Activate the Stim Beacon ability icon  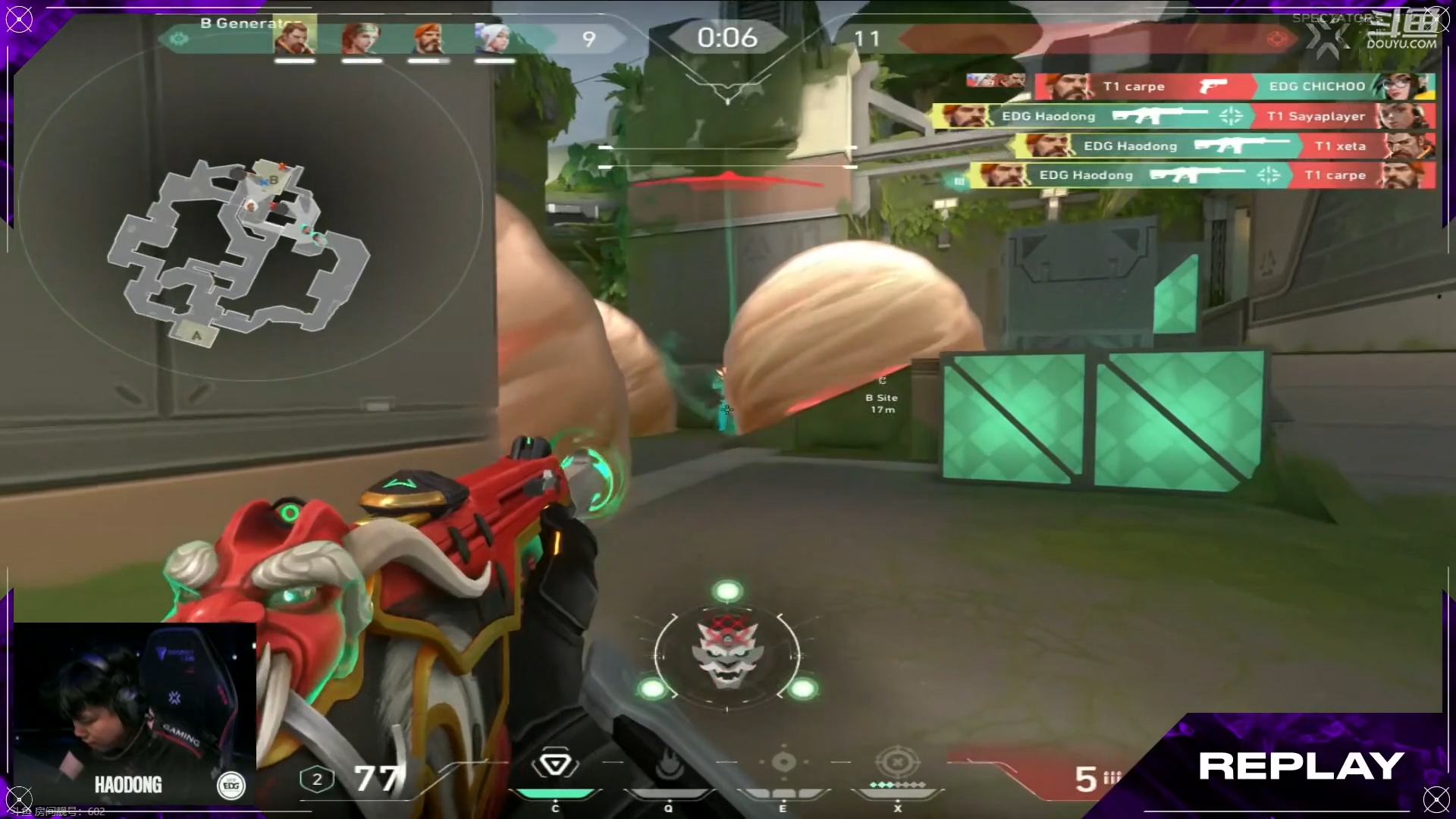(x=554, y=766)
